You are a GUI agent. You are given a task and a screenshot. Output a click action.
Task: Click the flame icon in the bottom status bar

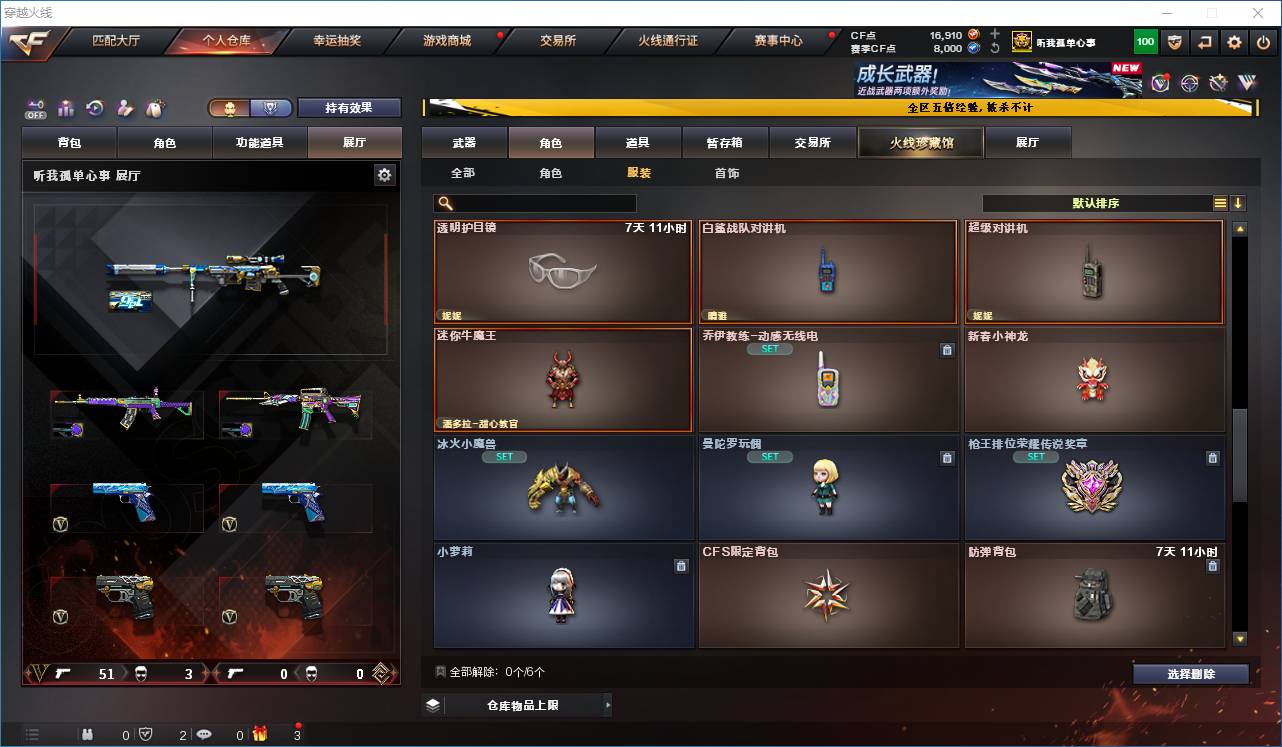(x=260, y=734)
